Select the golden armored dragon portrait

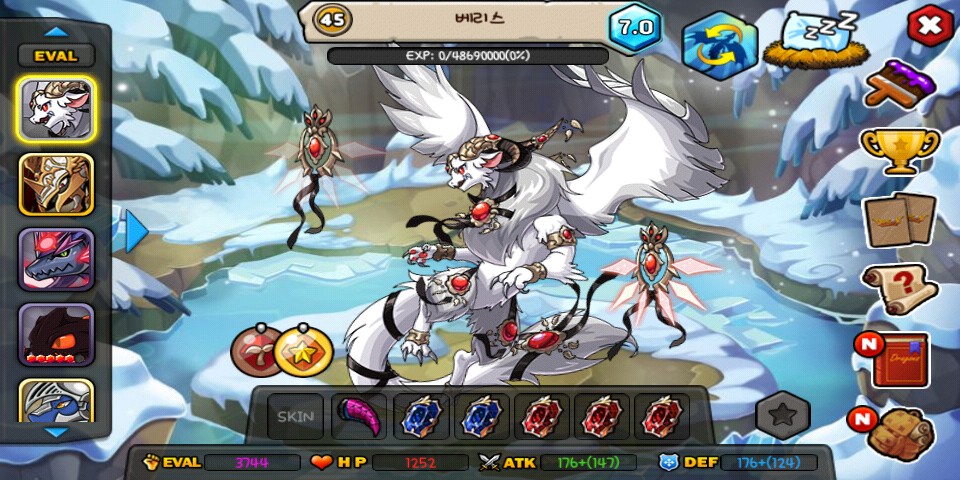[x=56, y=184]
